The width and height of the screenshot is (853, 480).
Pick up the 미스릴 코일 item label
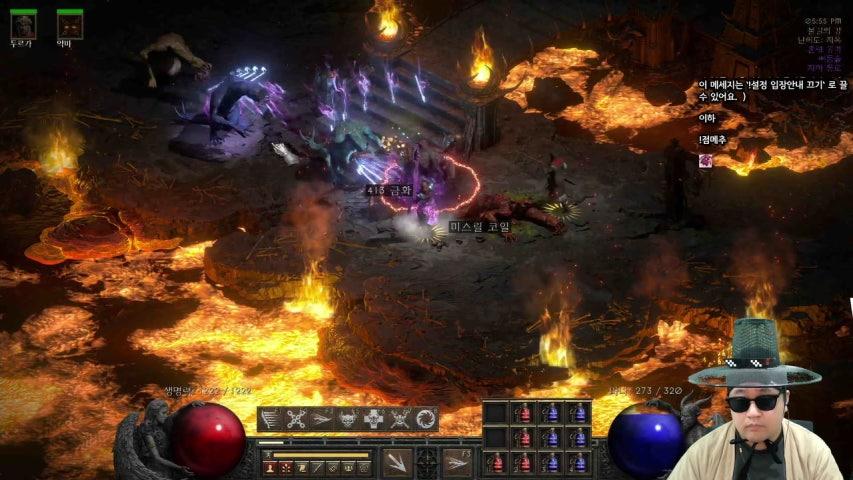[x=480, y=227]
